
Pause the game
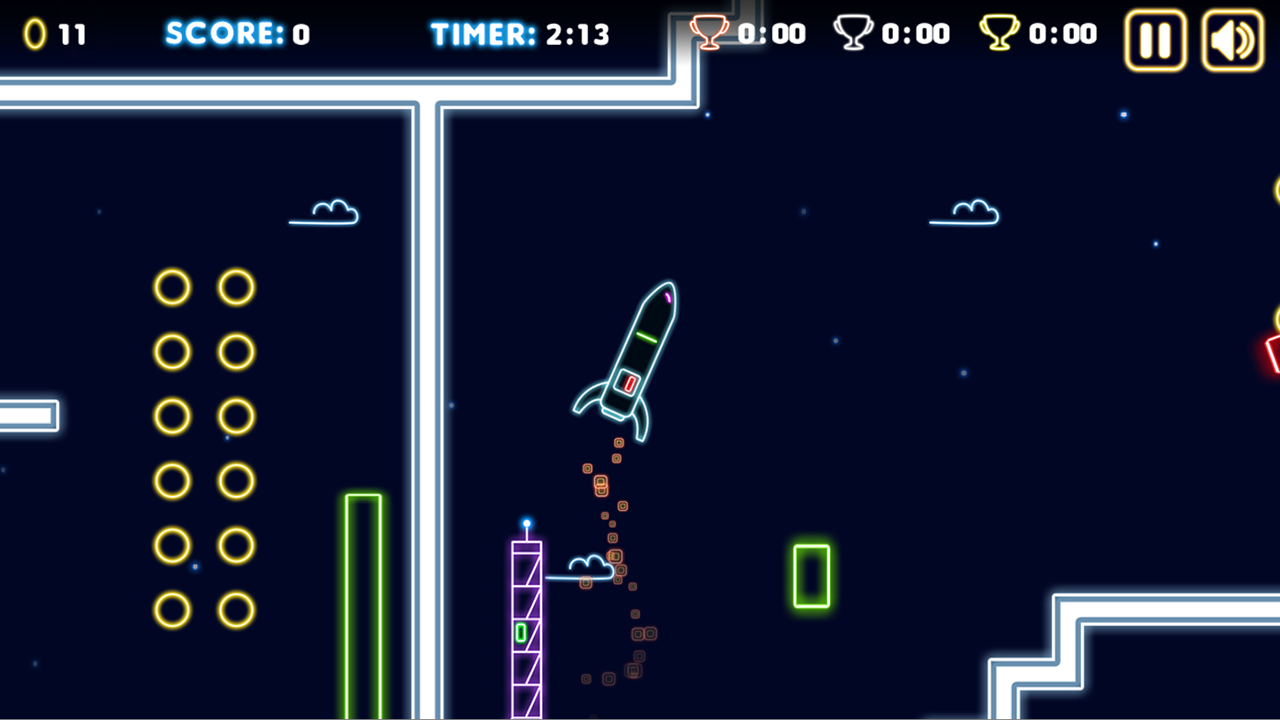[1155, 40]
